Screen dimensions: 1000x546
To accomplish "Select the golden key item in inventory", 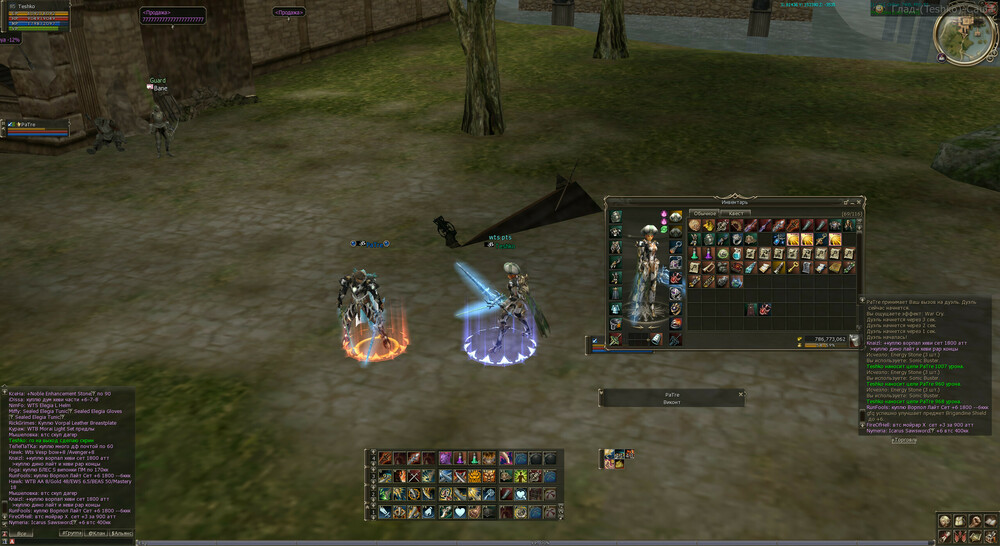I will tap(794, 268).
